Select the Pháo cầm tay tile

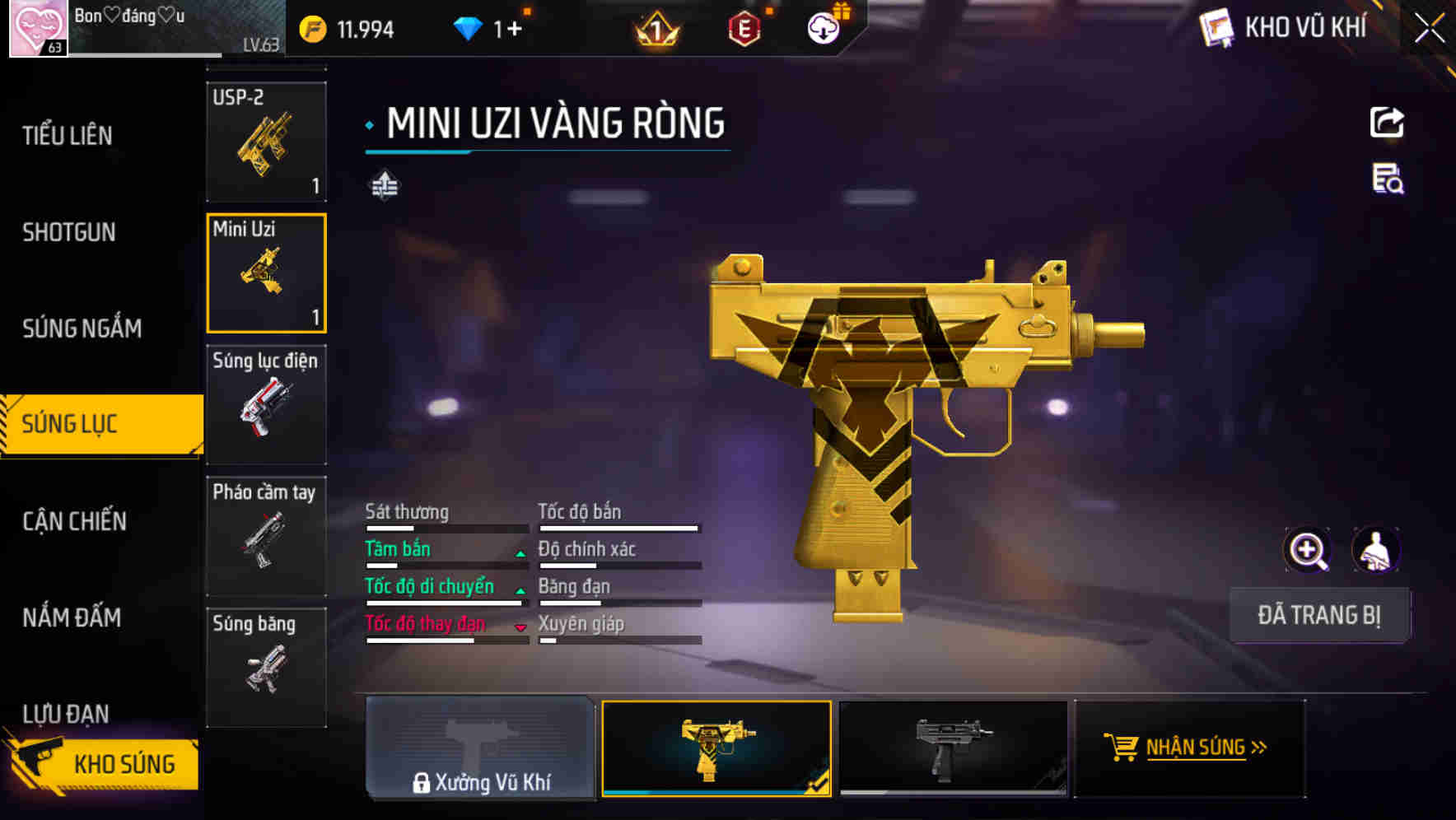[266, 536]
